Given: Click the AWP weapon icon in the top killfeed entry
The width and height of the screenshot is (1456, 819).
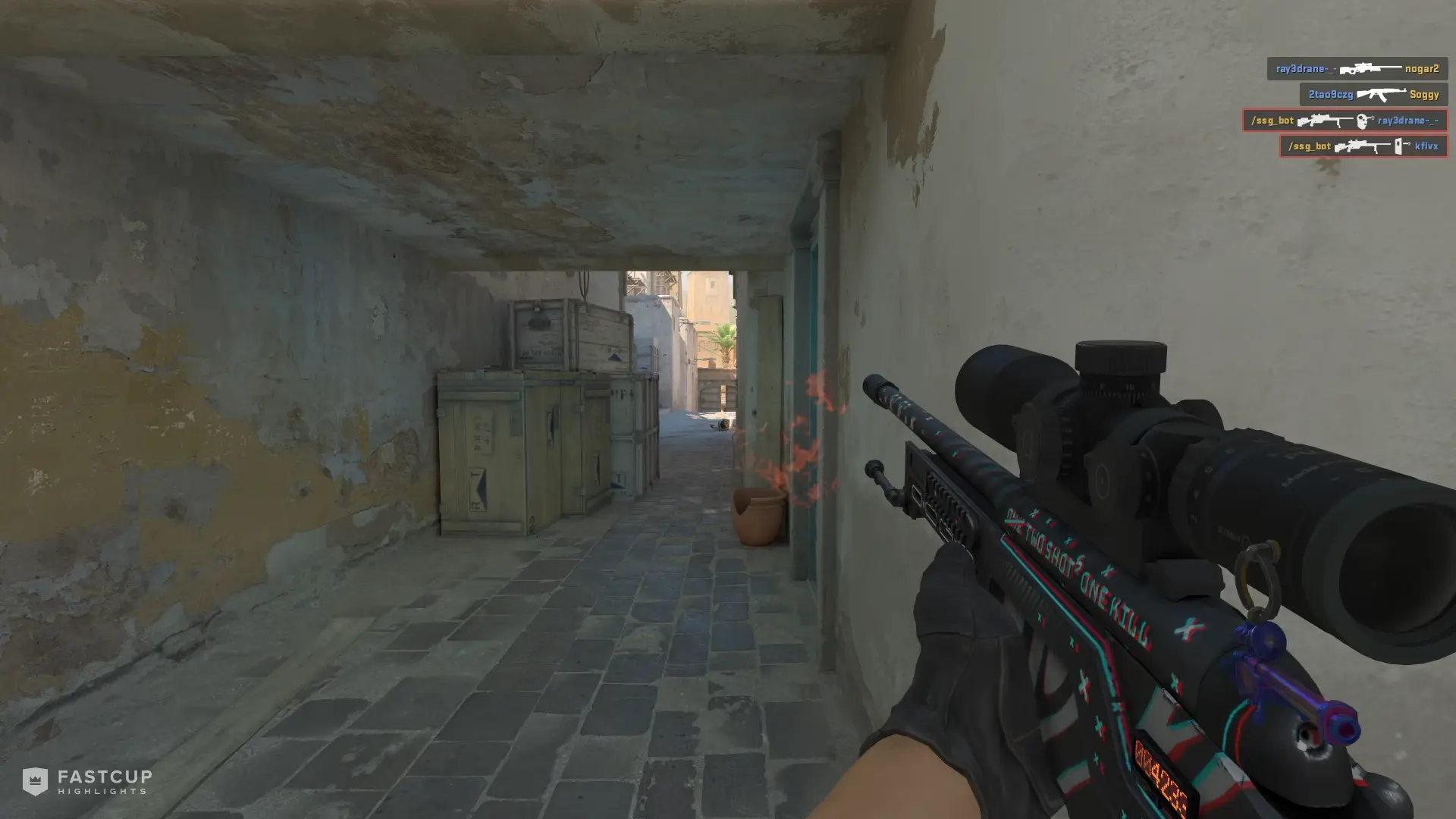Looking at the screenshot, I should [1371, 68].
